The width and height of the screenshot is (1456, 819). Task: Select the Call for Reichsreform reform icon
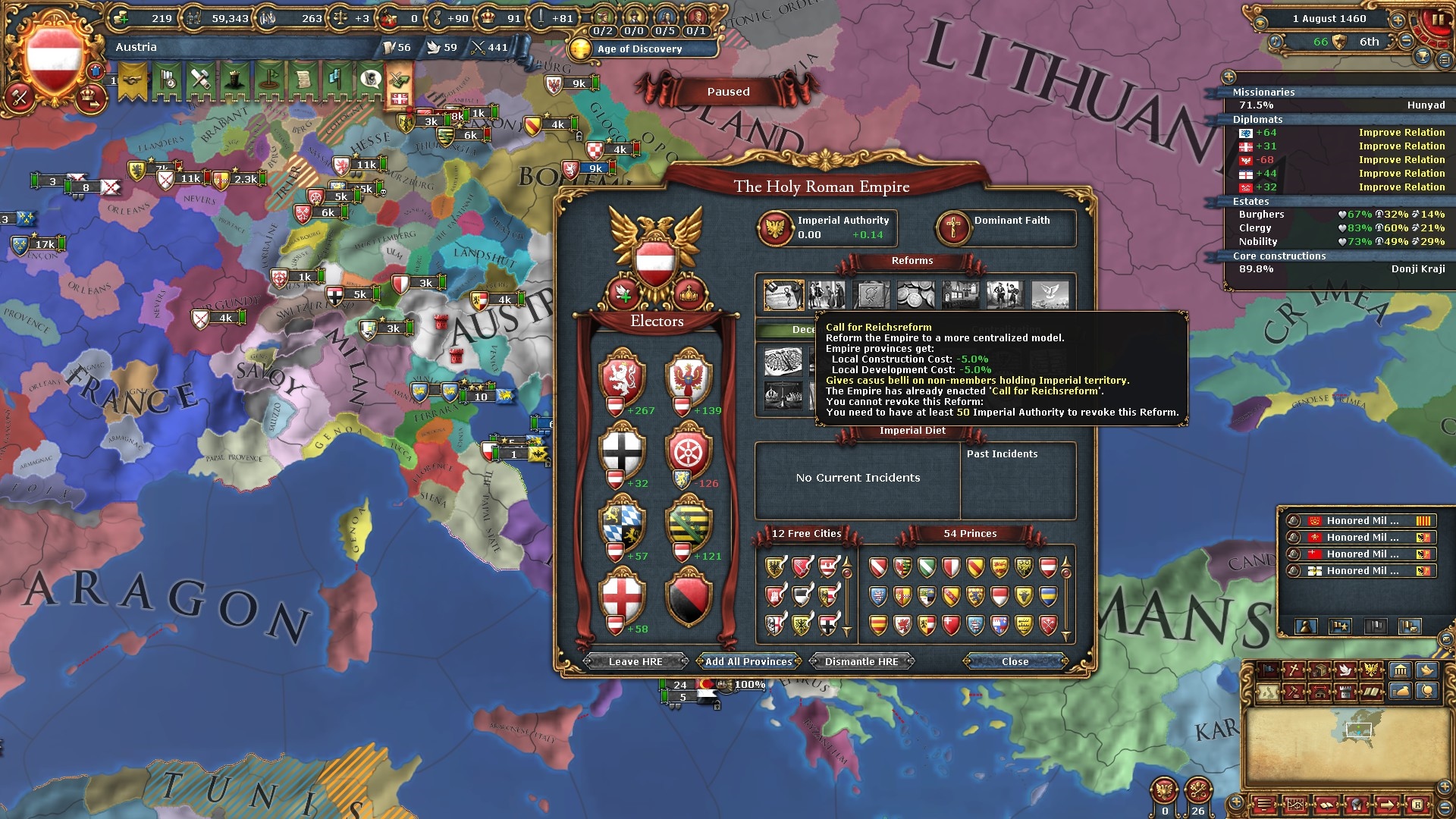pos(783,295)
